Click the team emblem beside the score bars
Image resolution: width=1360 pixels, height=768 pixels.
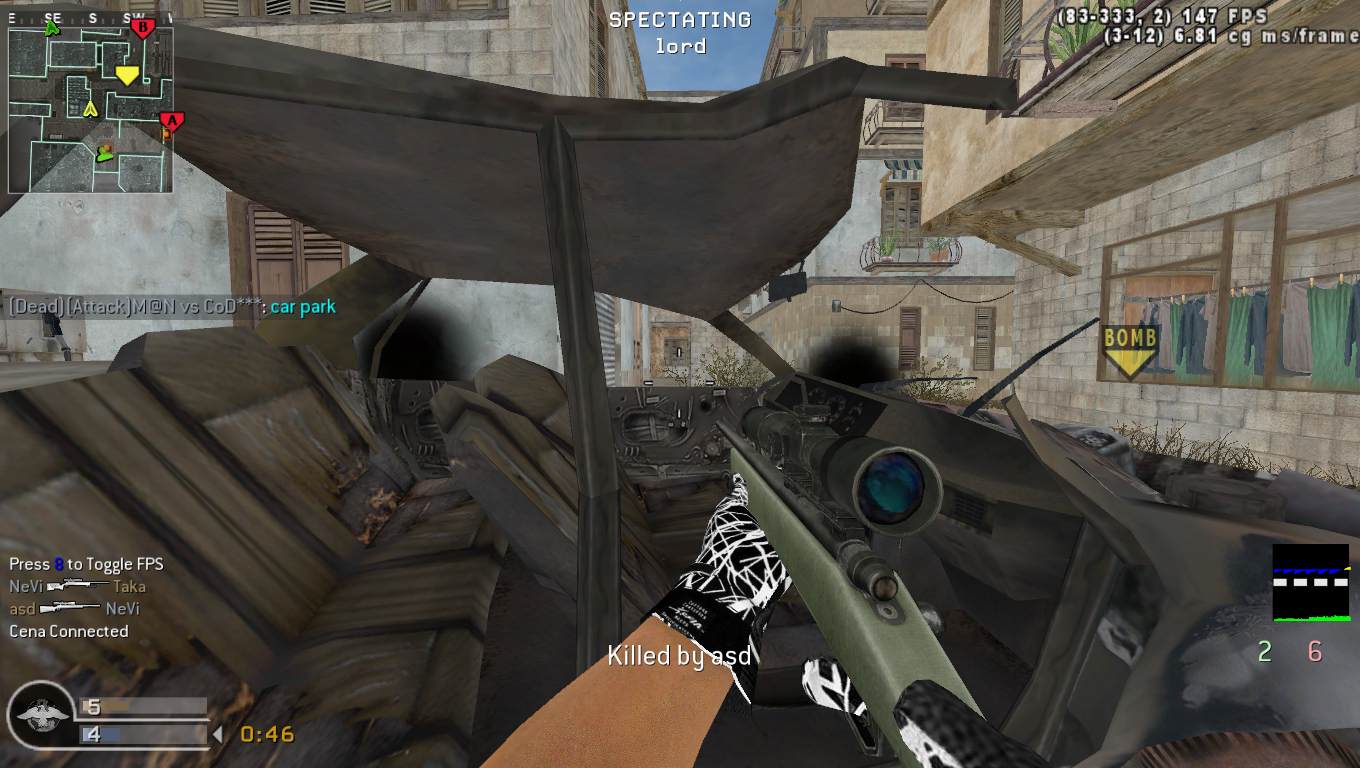point(41,715)
